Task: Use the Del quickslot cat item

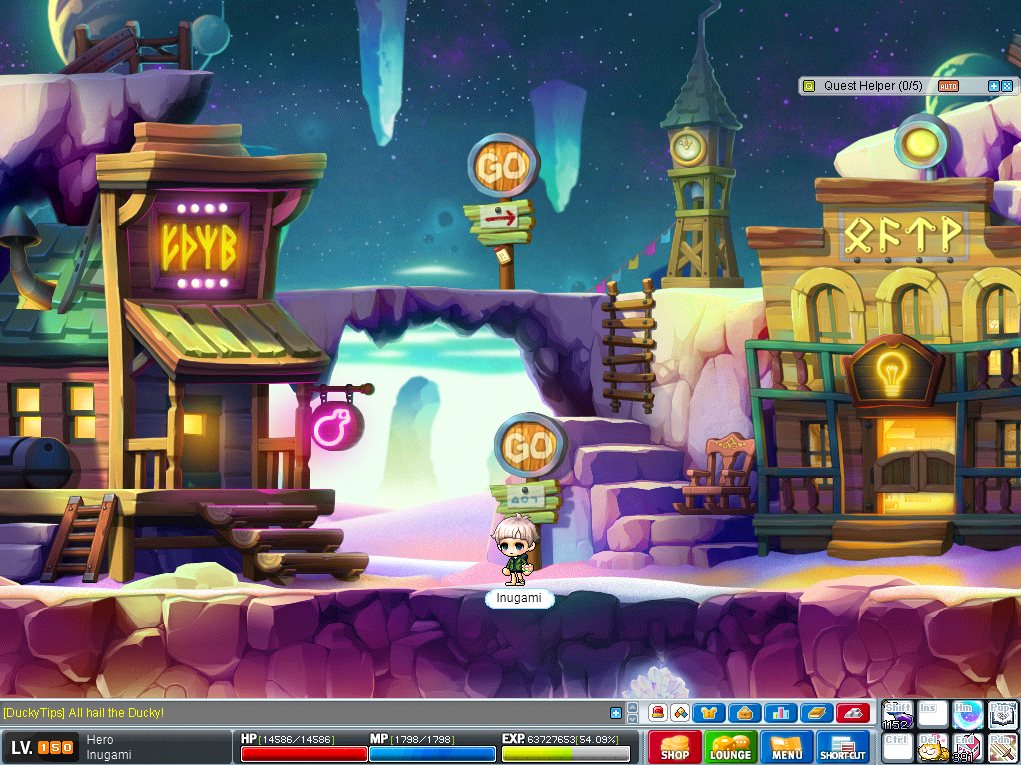Action: 932,748
